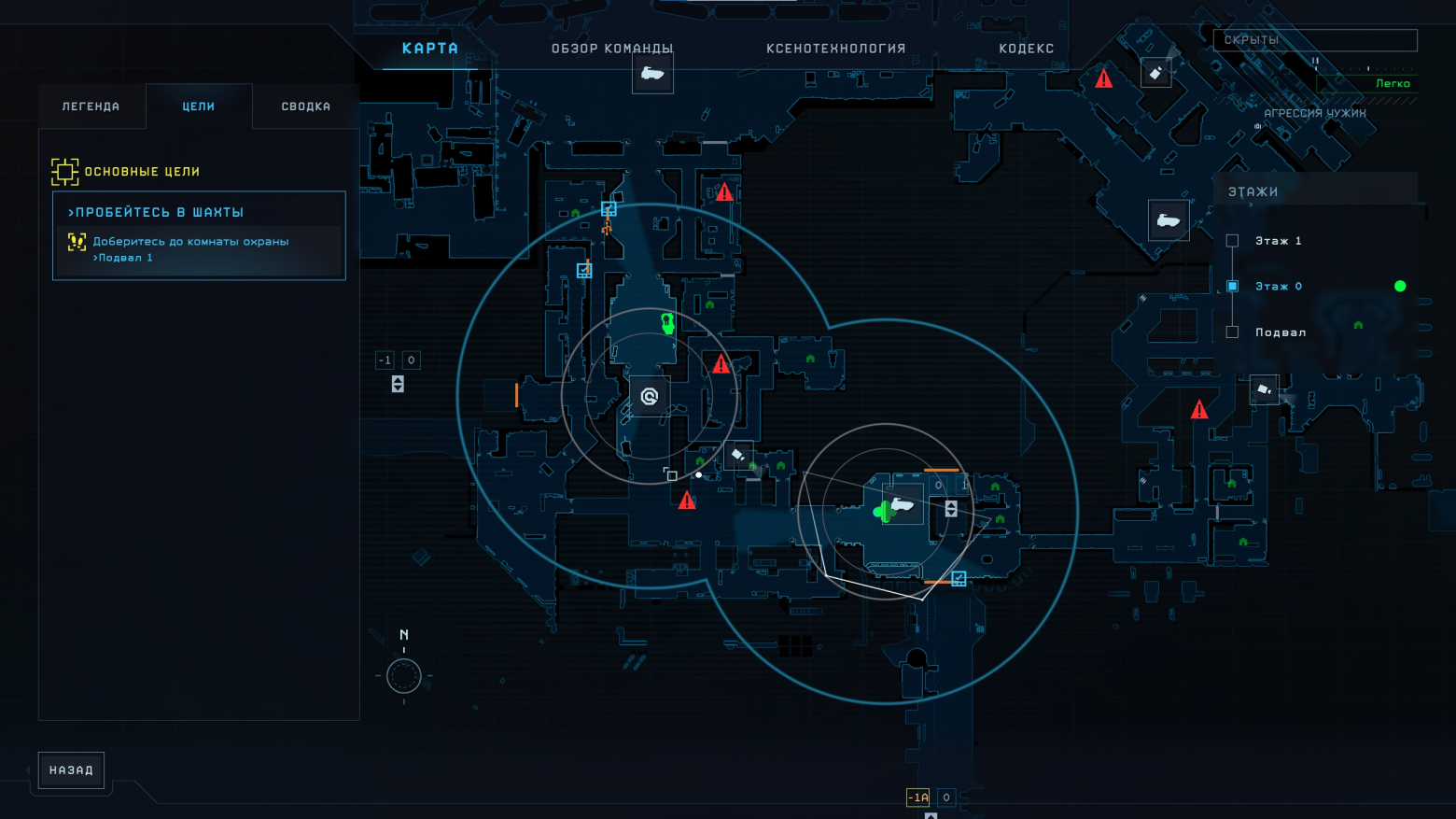Select the Этаж 0 floor checkbox
Viewport: 1456px width, 819px height.
coord(1232,287)
